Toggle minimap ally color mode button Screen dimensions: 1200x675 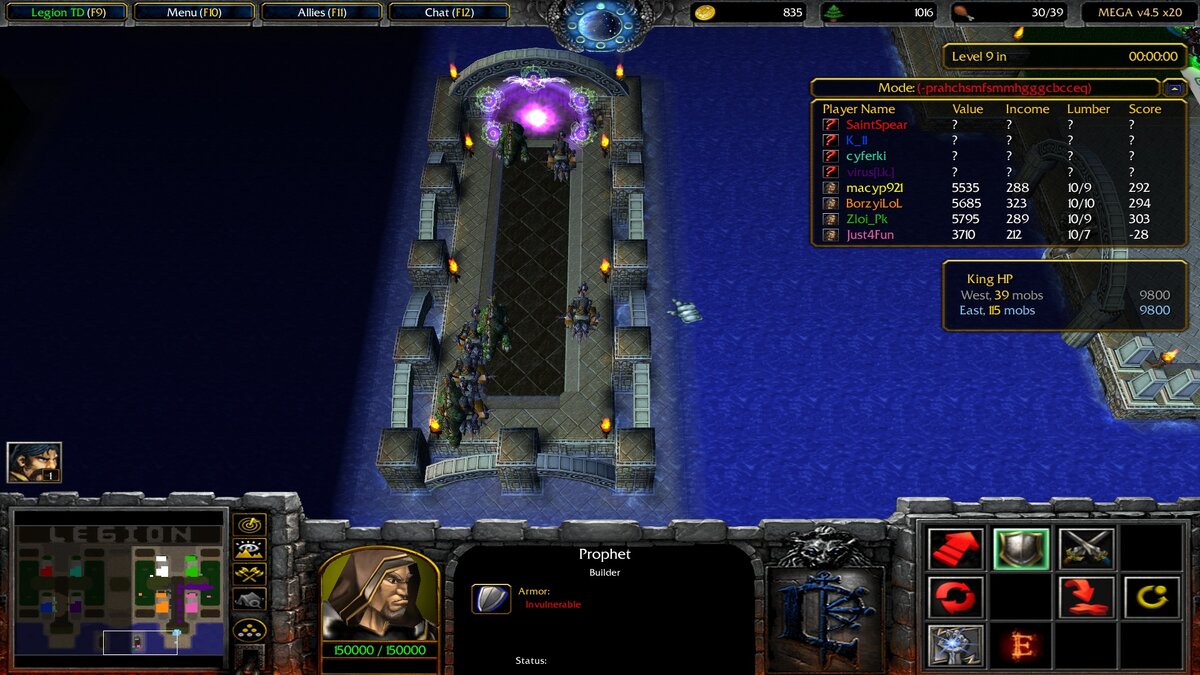249,574
